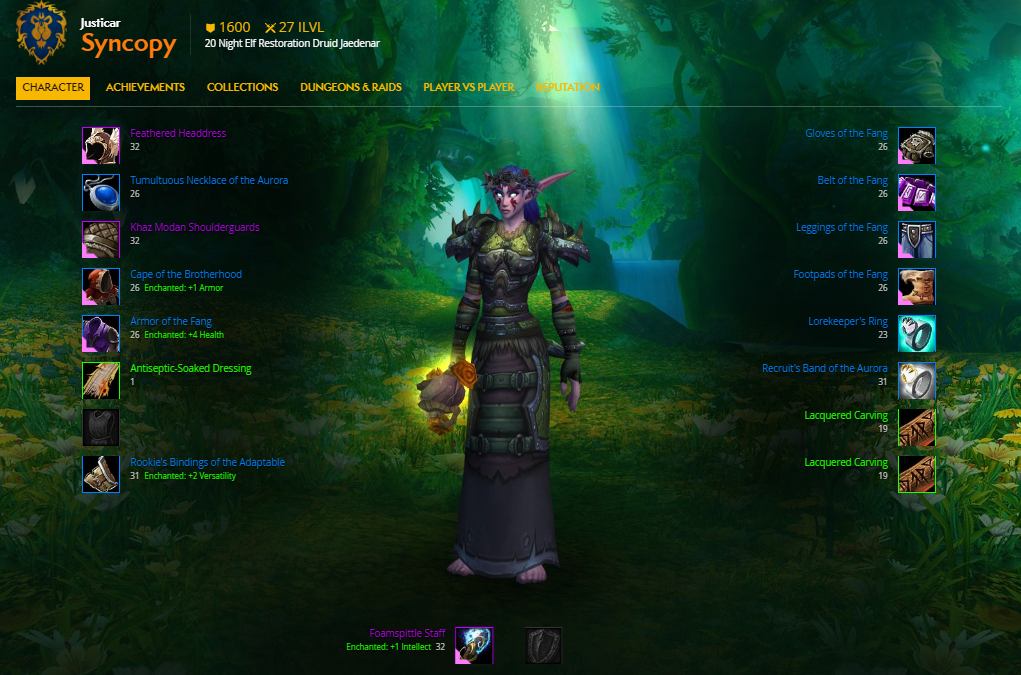
Task: Click the Armor of the Fang icon
Action: coord(101,334)
